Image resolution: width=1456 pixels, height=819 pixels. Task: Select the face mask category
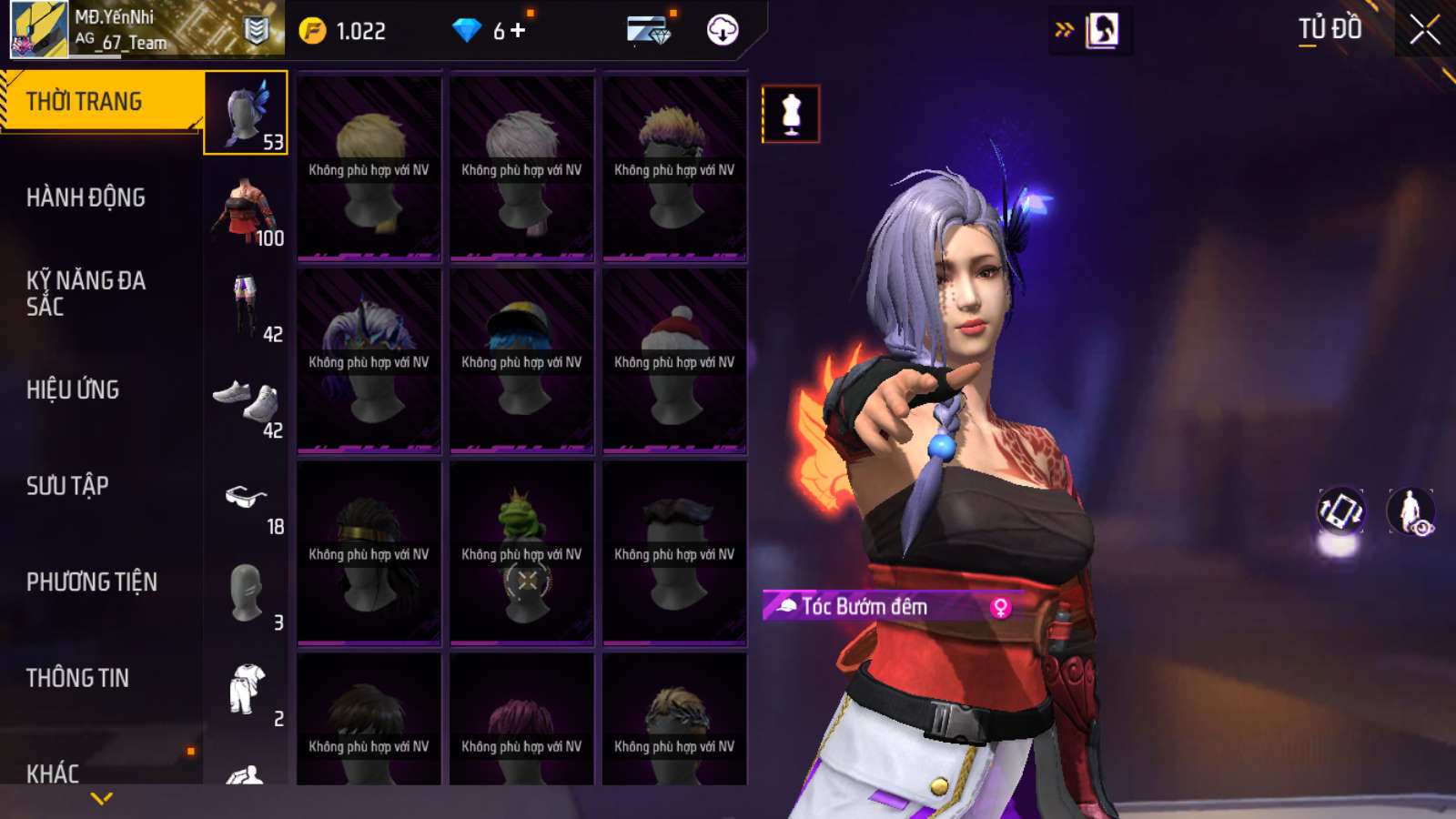tap(246, 594)
